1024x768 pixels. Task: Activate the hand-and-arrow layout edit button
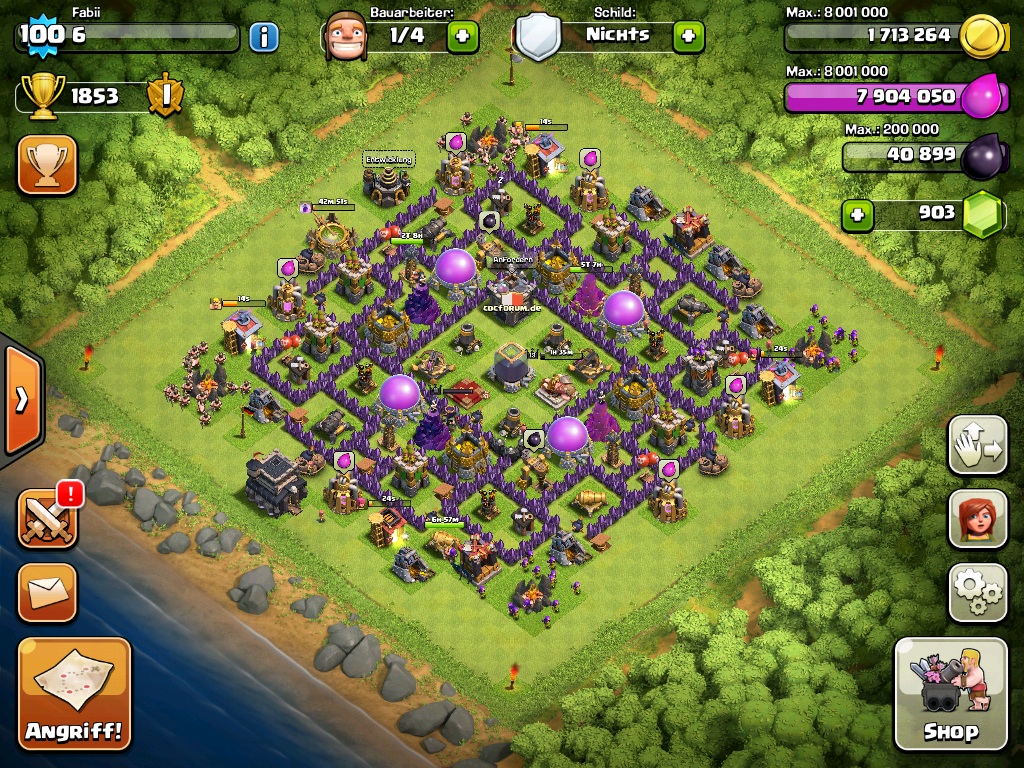[977, 445]
